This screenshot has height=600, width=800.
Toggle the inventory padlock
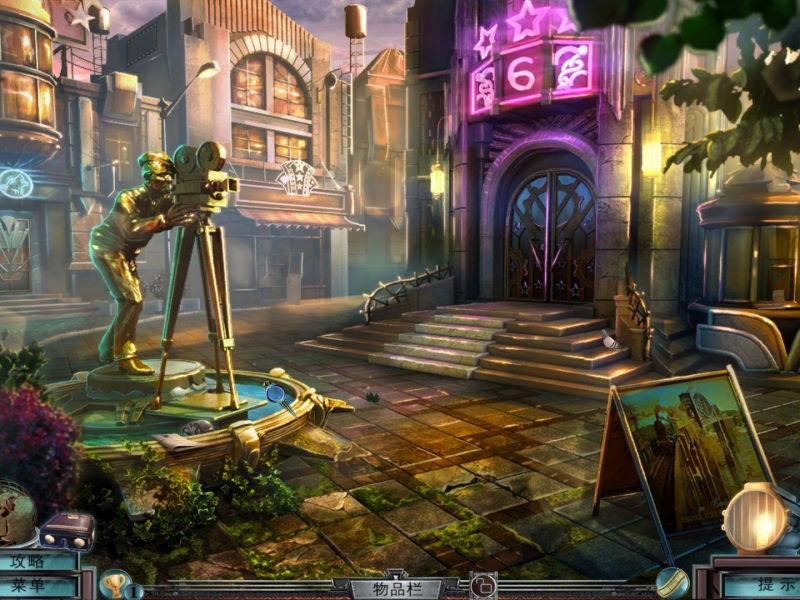483,587
